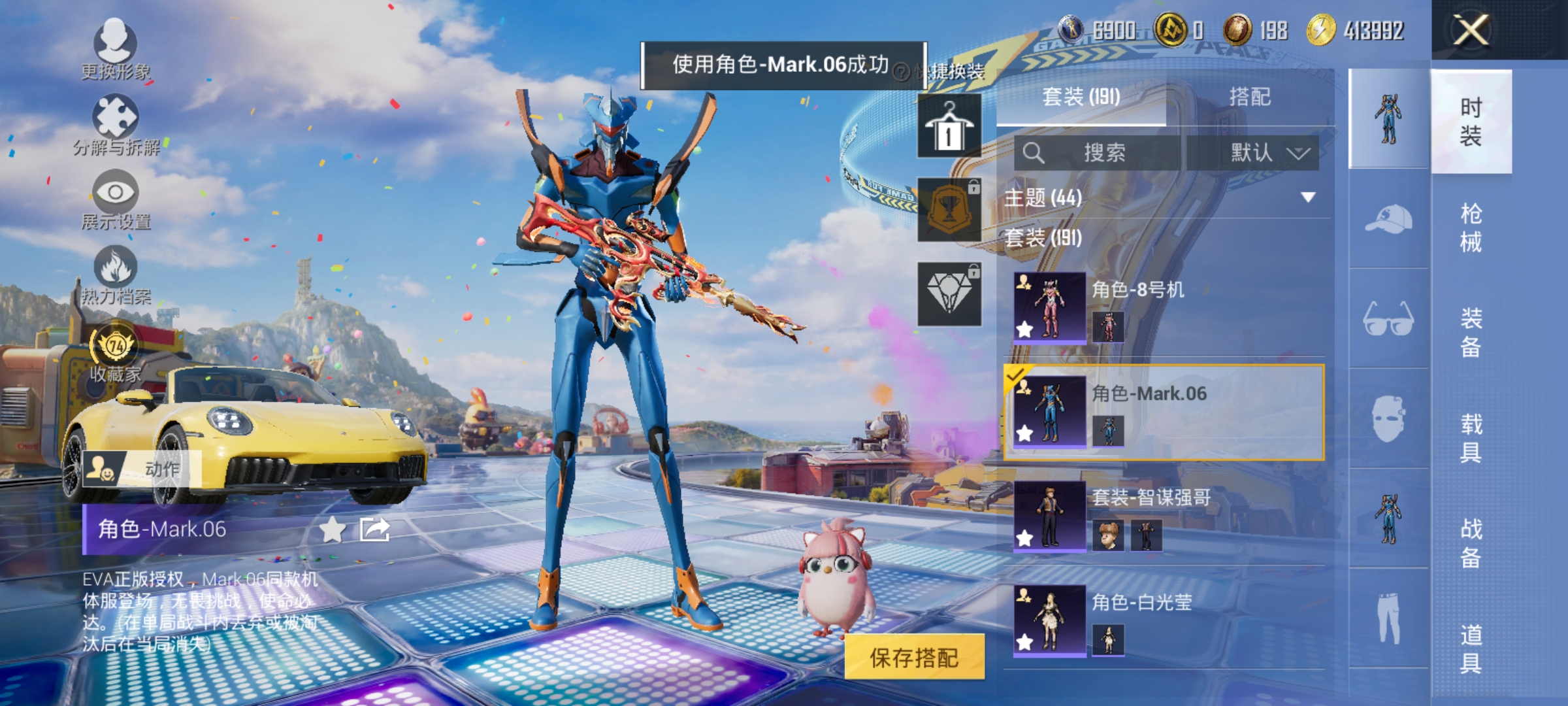1568x706 pixels.
Task: Click the hanger quick-outfit icon
Action: coord(949,124)
